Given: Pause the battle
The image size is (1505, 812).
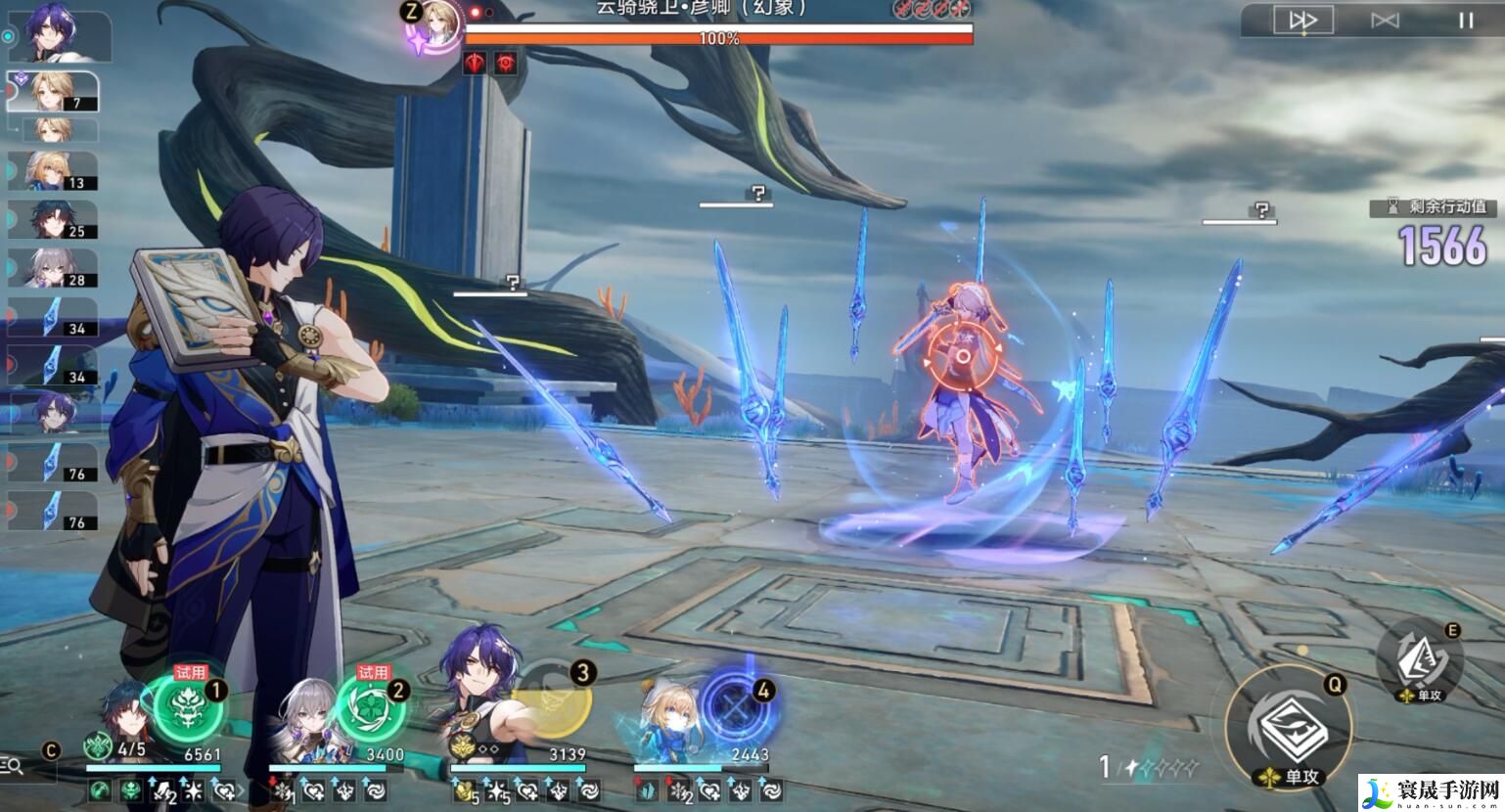Looking at the screenshot, I should [1465, 21].
